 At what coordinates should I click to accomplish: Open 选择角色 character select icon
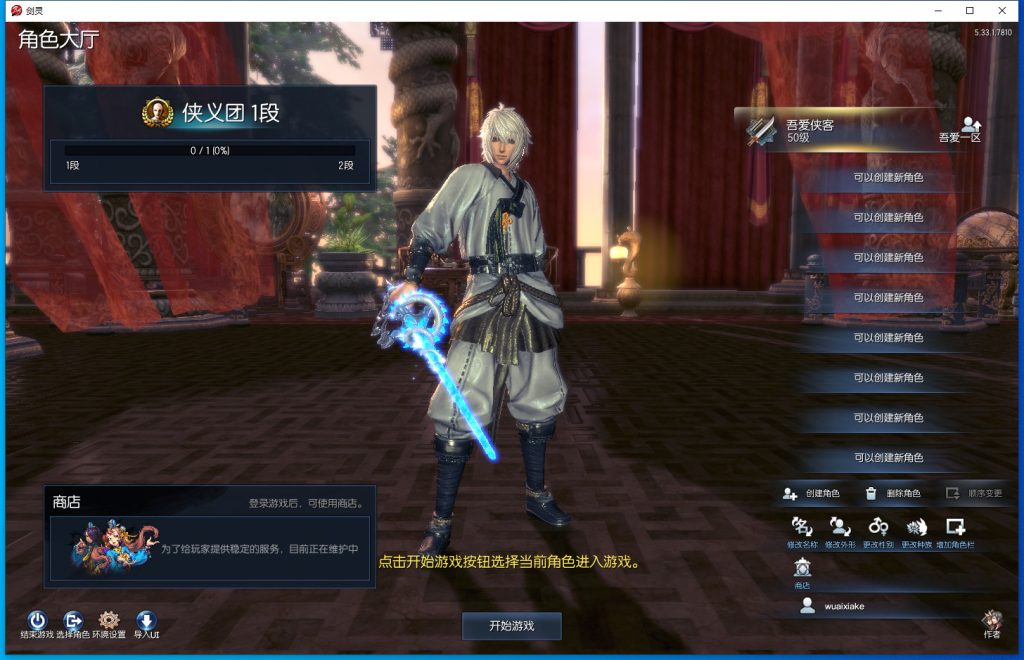(73, 621)
